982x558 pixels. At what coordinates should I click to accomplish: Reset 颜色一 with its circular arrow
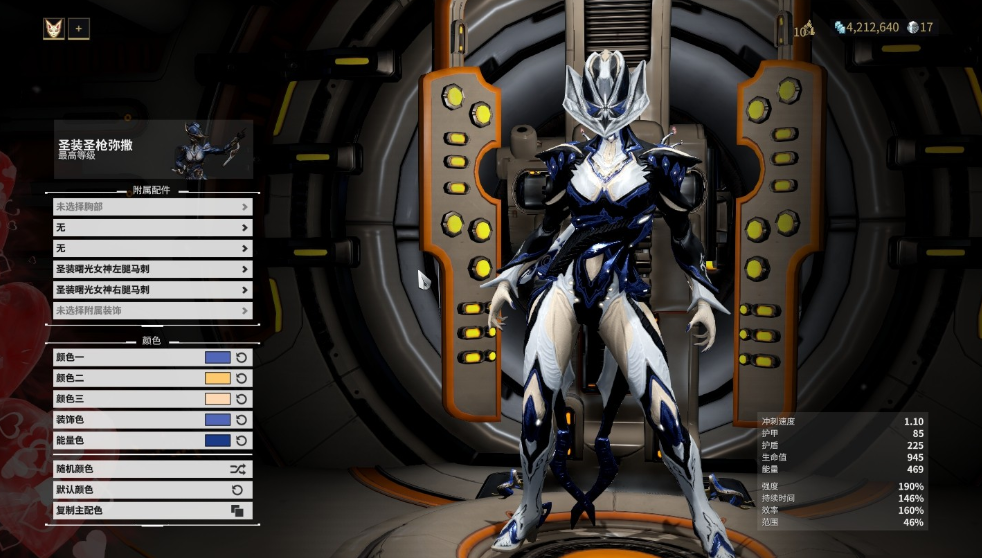tap(242, 357)
